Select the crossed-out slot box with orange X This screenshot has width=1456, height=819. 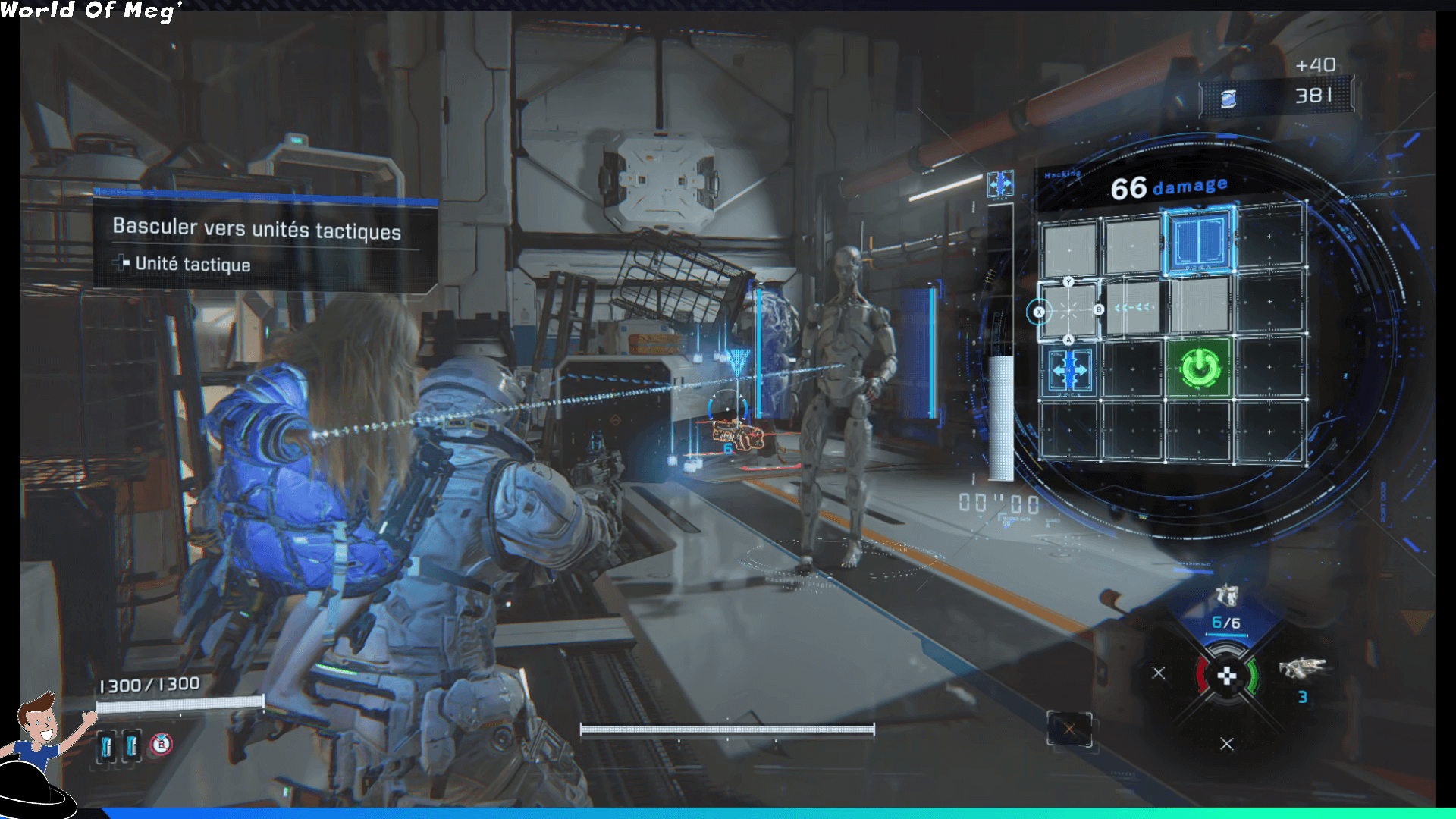pyautogui.click(x=1069, y=730)
